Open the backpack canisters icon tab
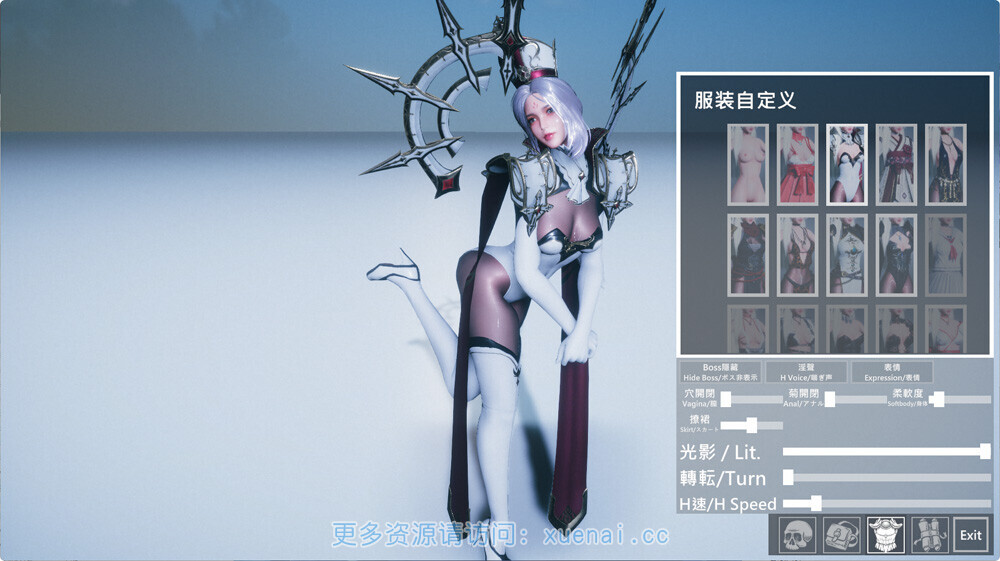The image size is (1000, 561). (929, 535)
